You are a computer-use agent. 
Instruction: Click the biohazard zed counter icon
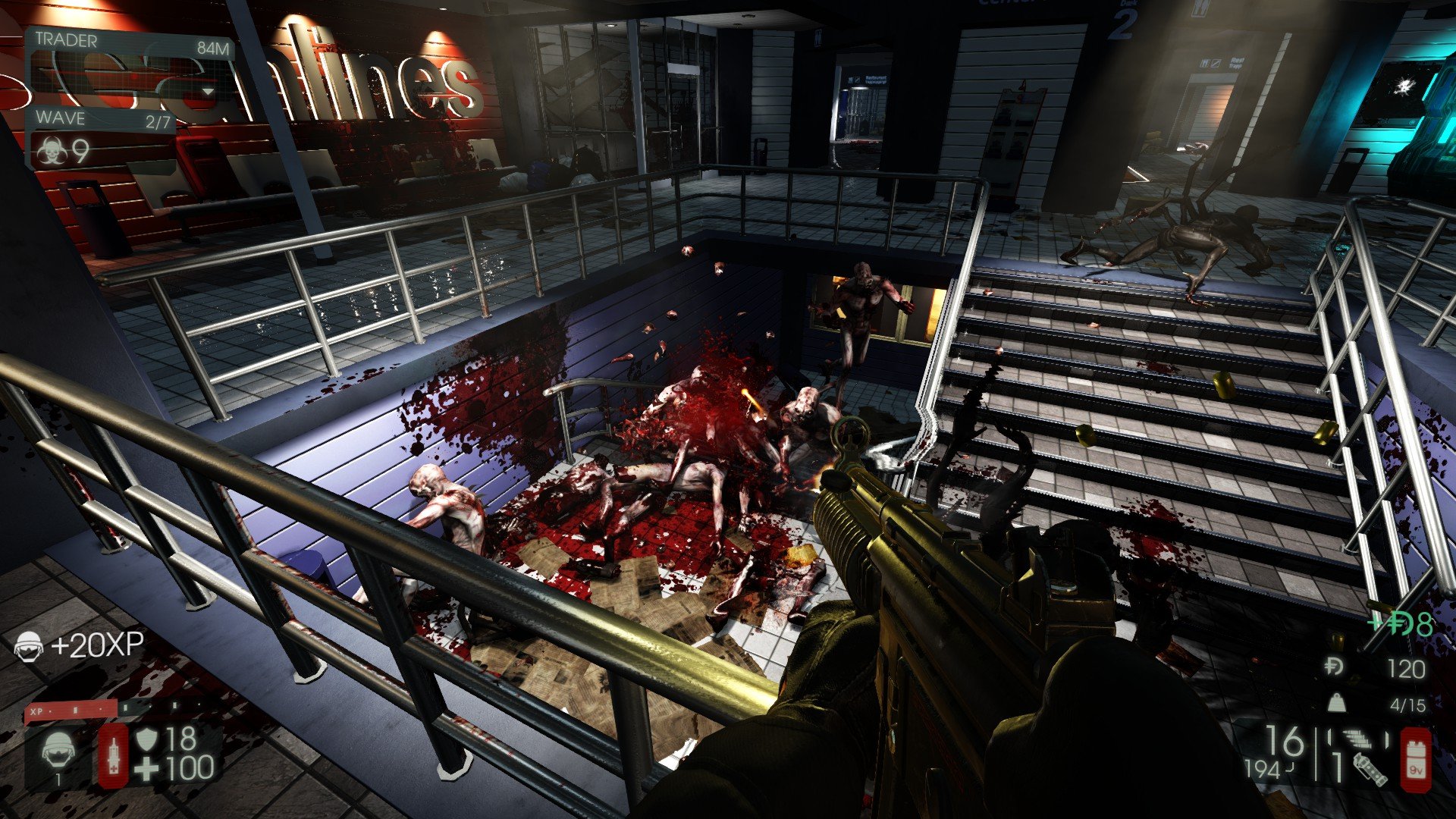coord(52,152)
